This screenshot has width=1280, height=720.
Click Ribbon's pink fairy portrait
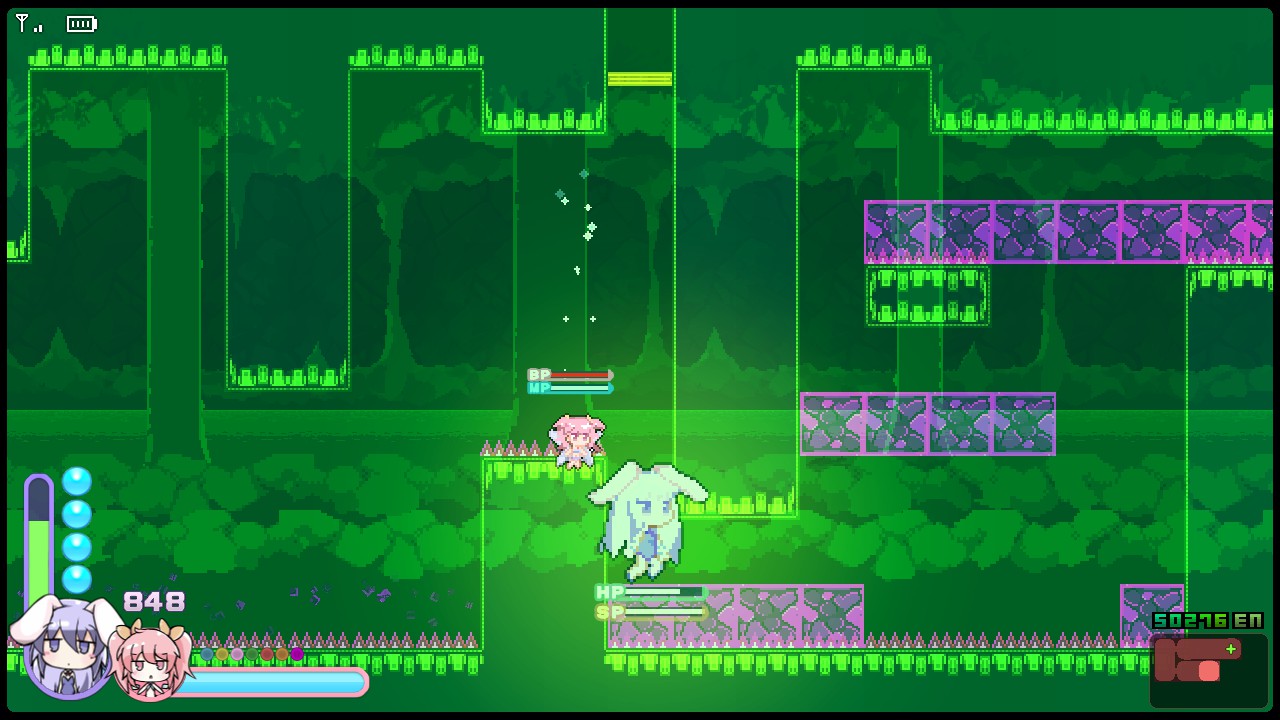150,660
